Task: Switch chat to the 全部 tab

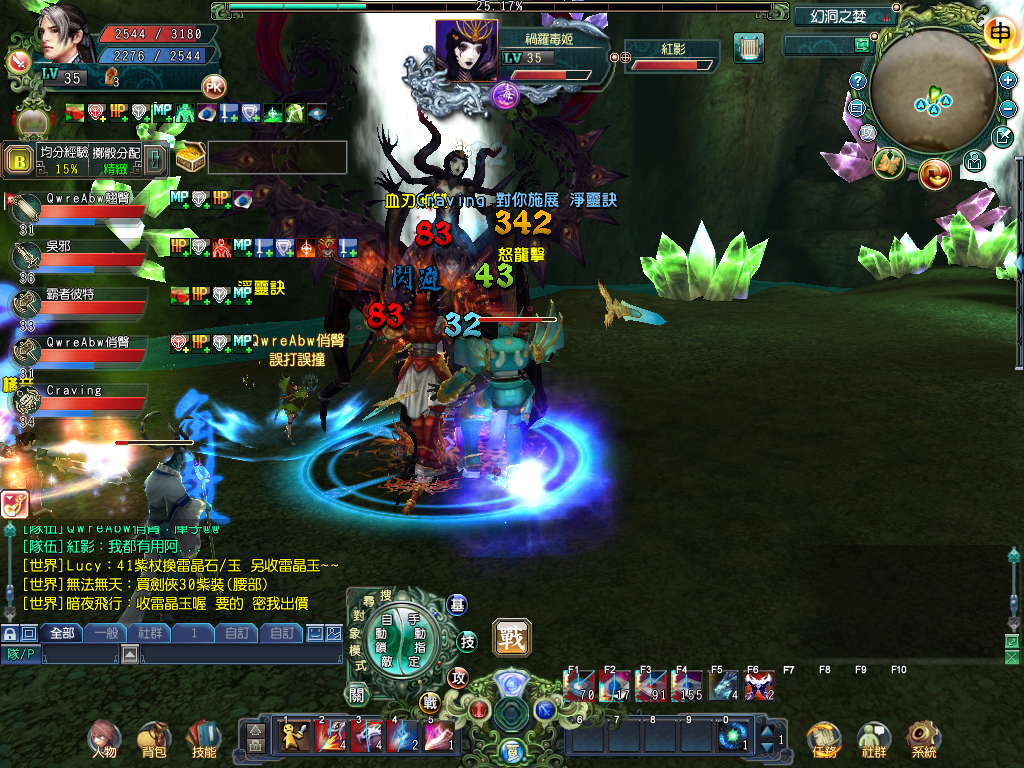Action: click(x=62, y=633)
